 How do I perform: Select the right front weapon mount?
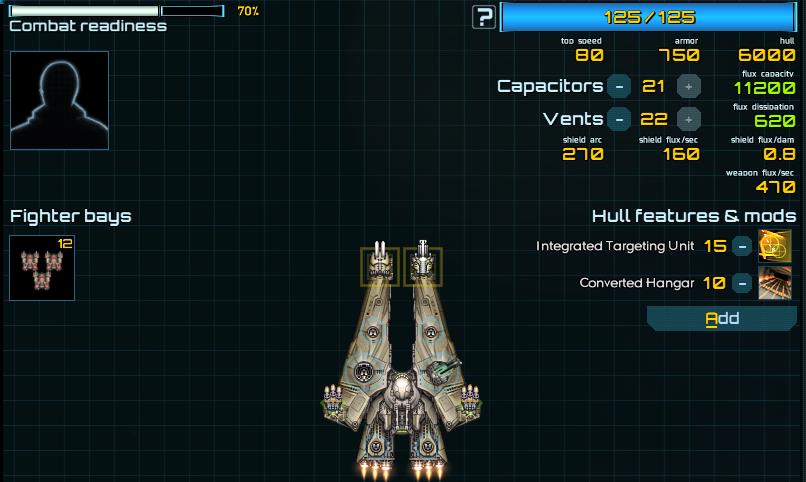click(x=424, y=266)
